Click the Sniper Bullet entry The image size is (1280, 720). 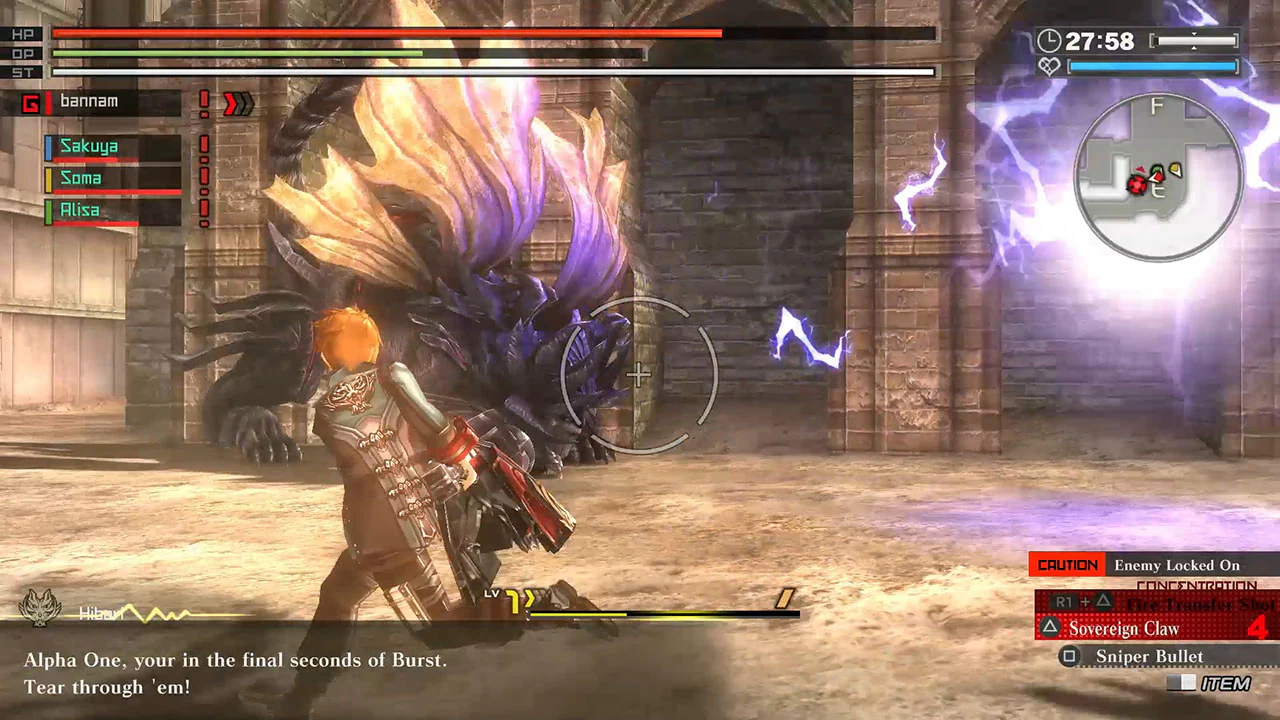click(x=1150, y=656)
